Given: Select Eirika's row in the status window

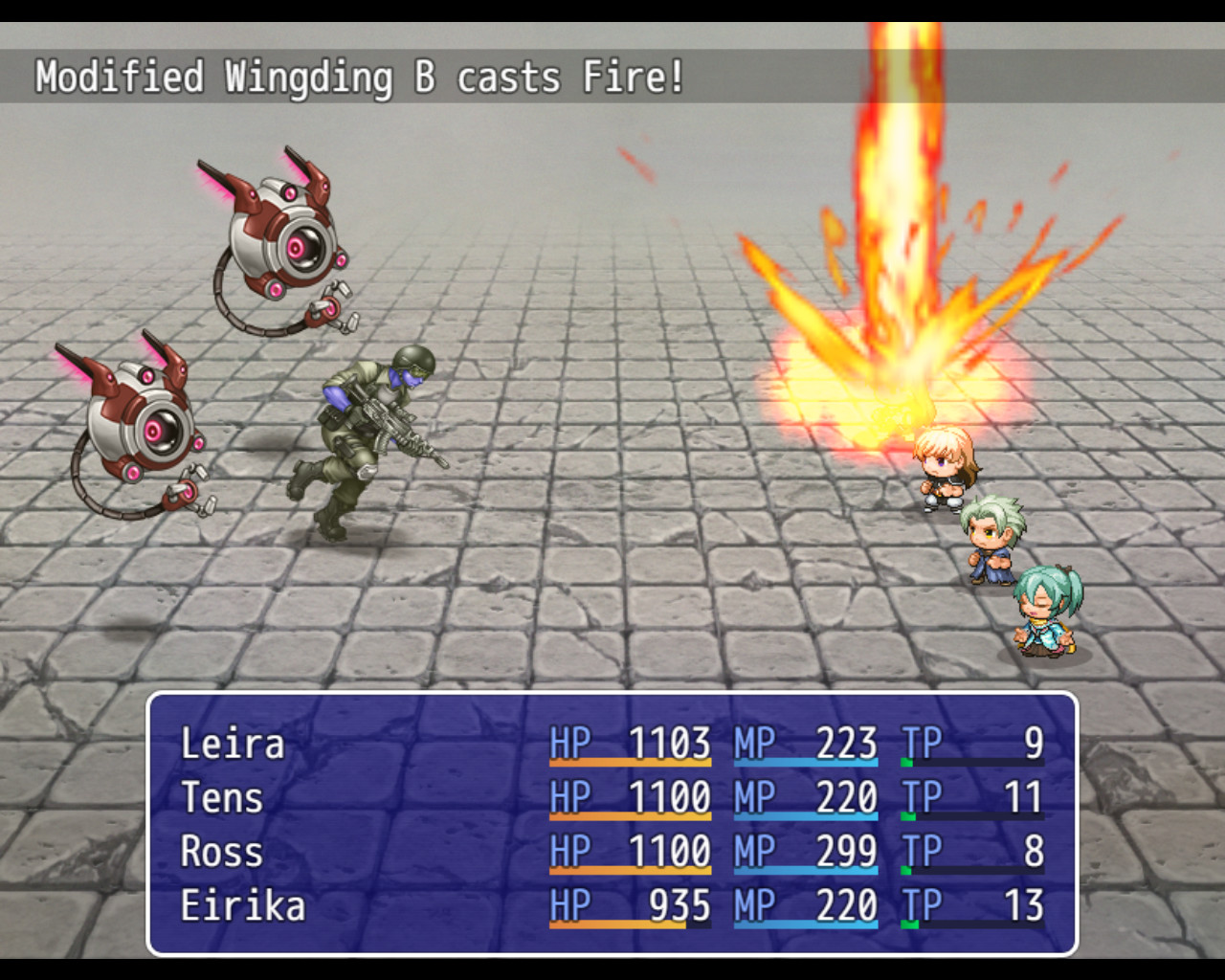Looking at the screenshot, I should 242,906.
